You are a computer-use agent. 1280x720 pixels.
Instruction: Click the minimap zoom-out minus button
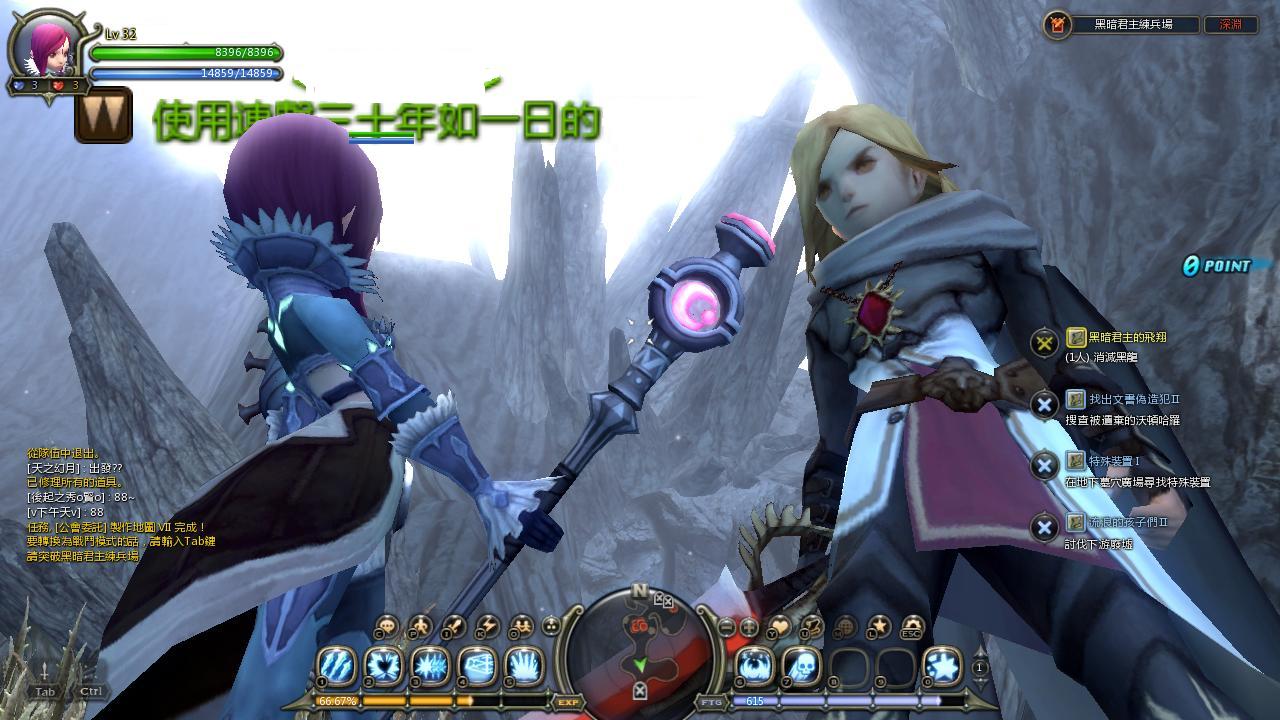coord(727,627)
